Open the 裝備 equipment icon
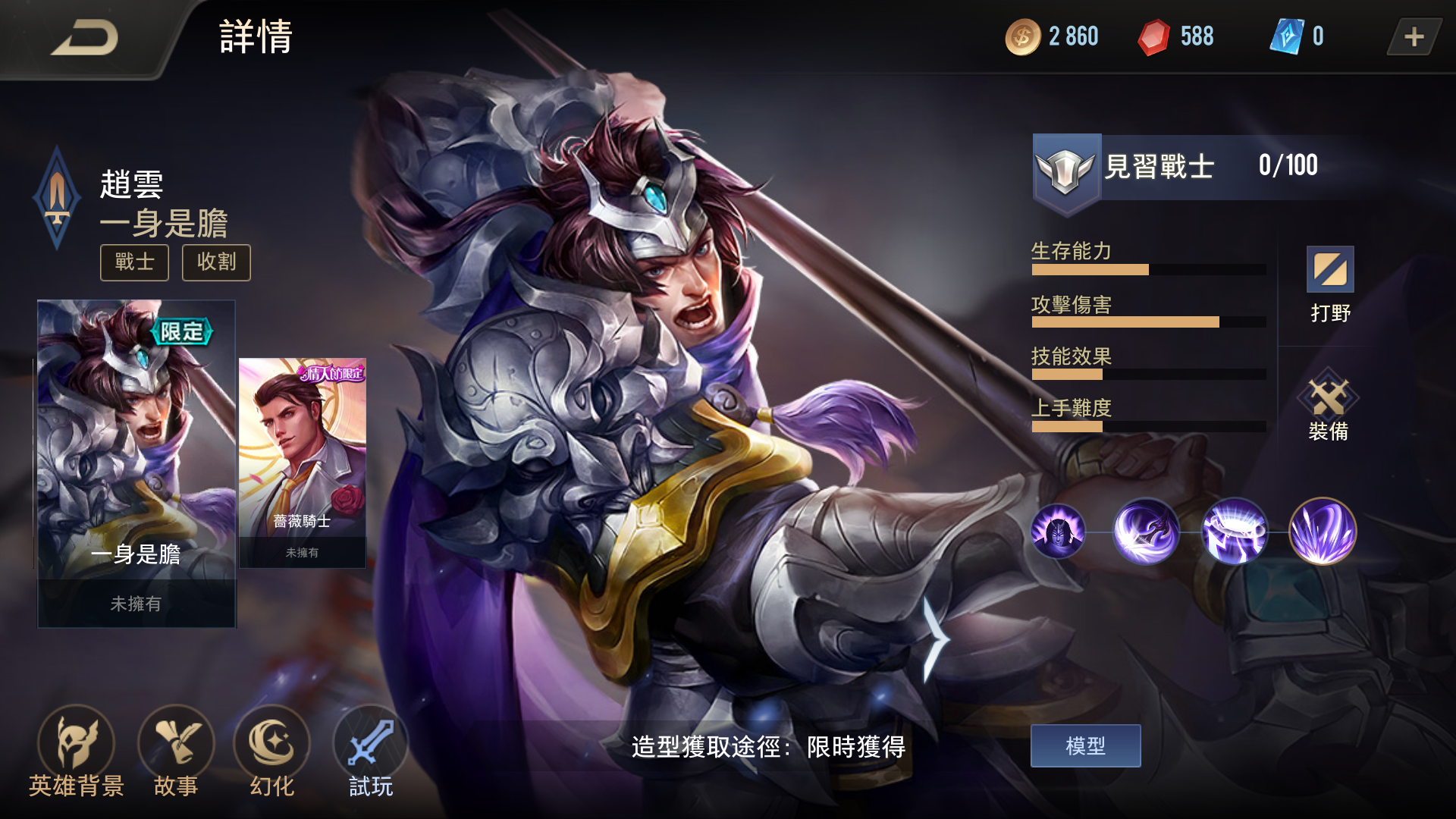The height and width of the screenshot is (819, 1456). (1329, 406)
